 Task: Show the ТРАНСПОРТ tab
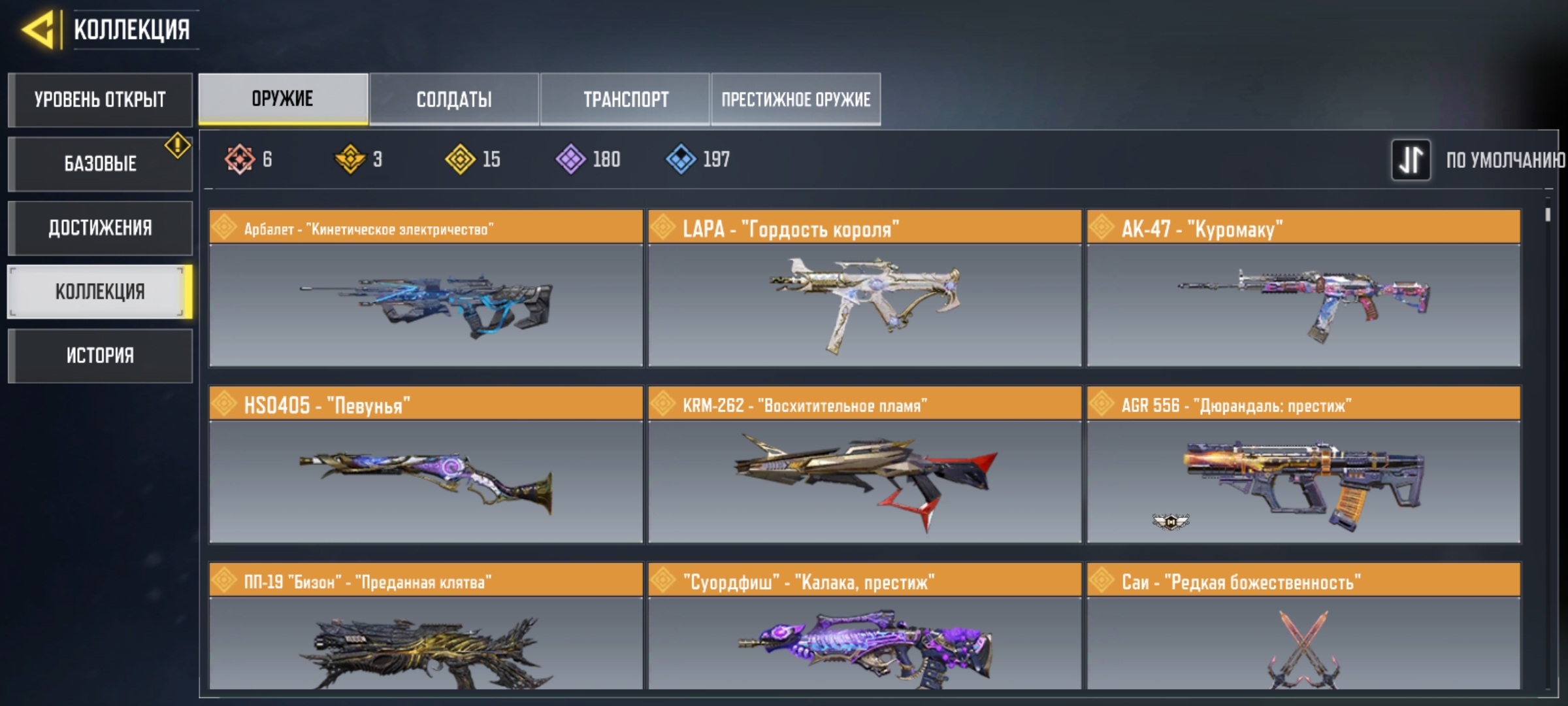[x=625, y=99]
